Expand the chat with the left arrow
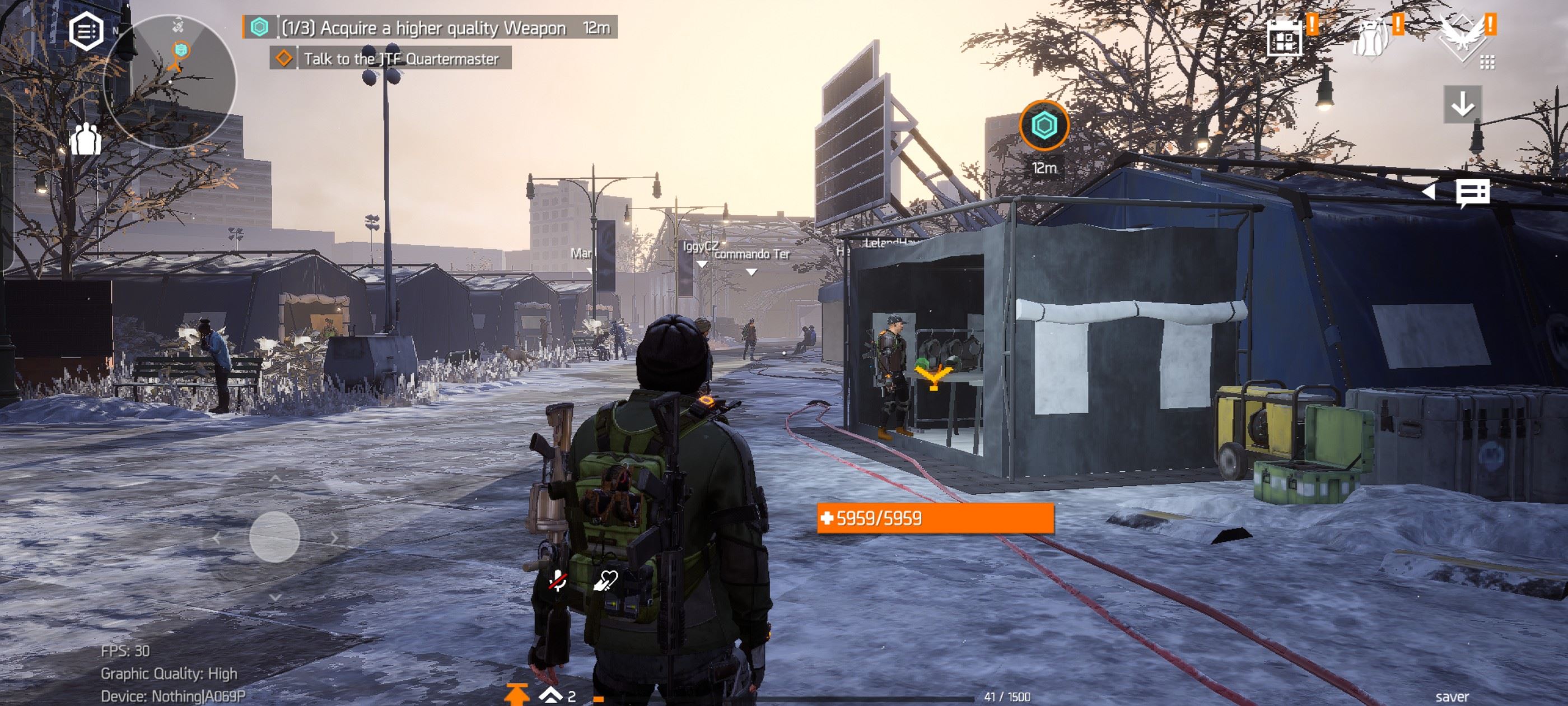This screenshot has height=706, width=1568. [1428, 193]
